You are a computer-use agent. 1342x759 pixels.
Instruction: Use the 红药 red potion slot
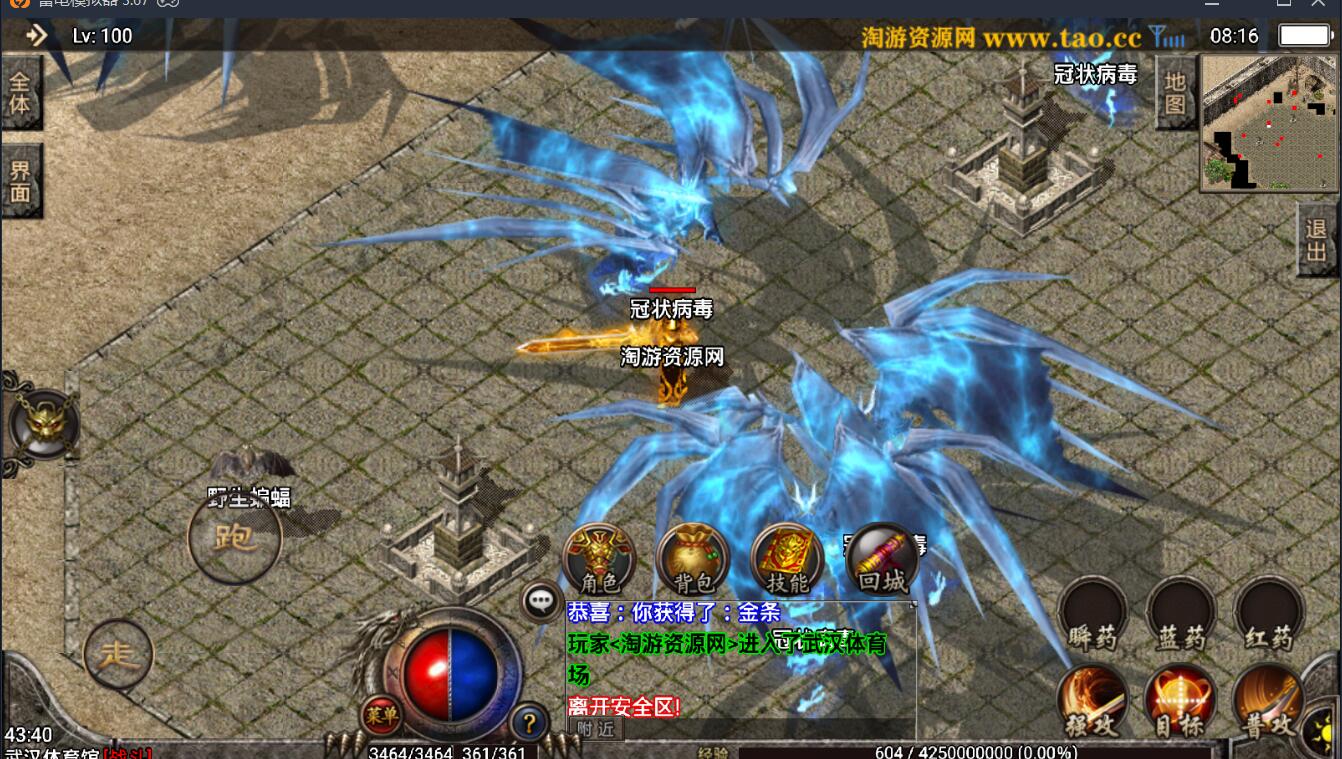coord(1268,614)
